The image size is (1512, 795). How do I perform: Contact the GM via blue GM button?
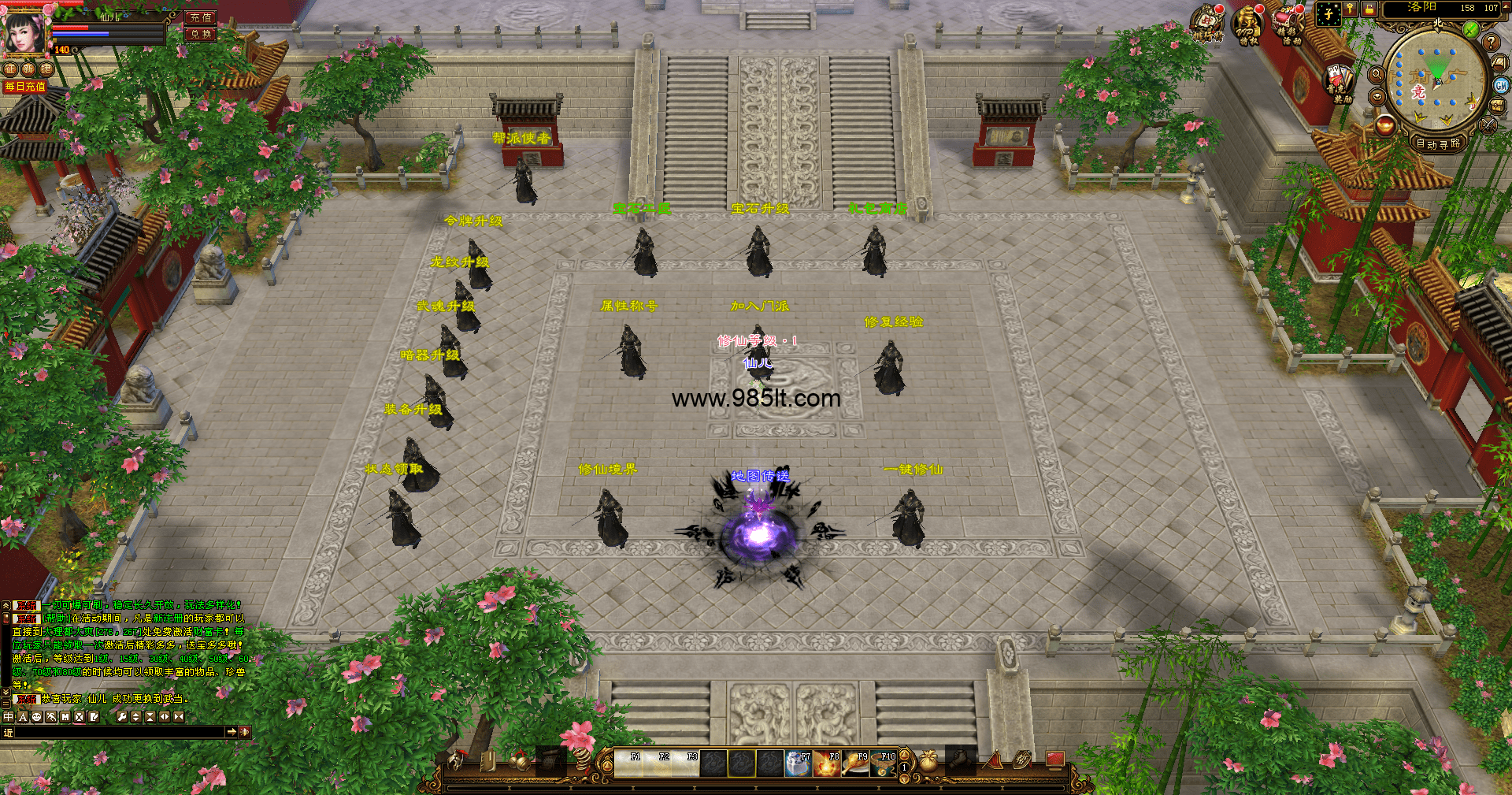1501,85
